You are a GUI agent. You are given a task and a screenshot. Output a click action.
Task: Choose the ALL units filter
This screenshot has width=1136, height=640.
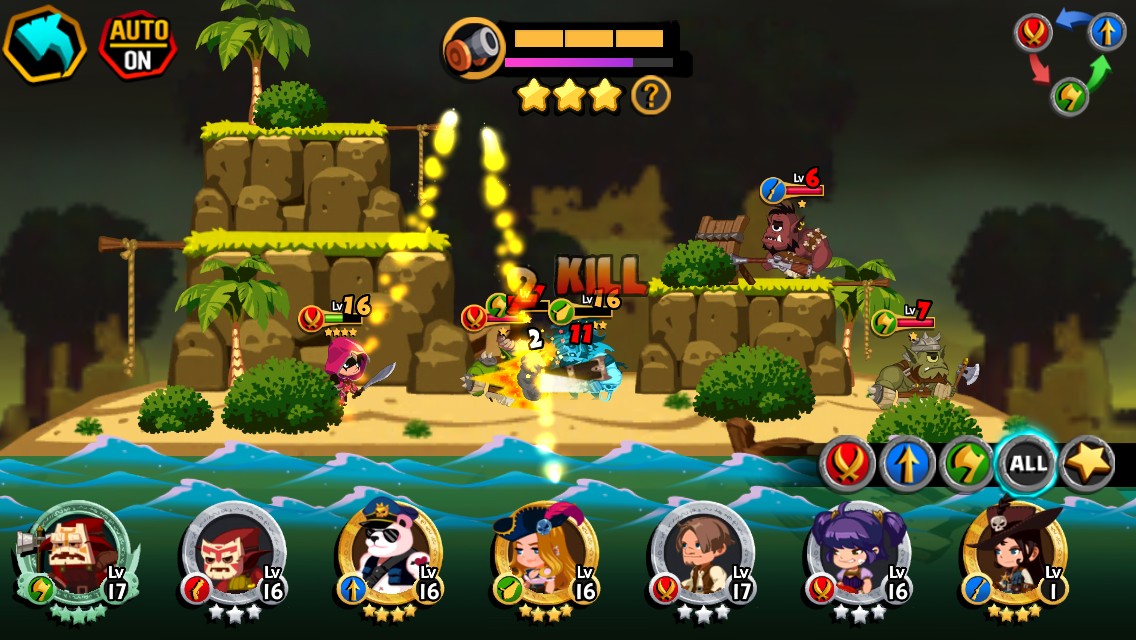(x=1027, y=465)
